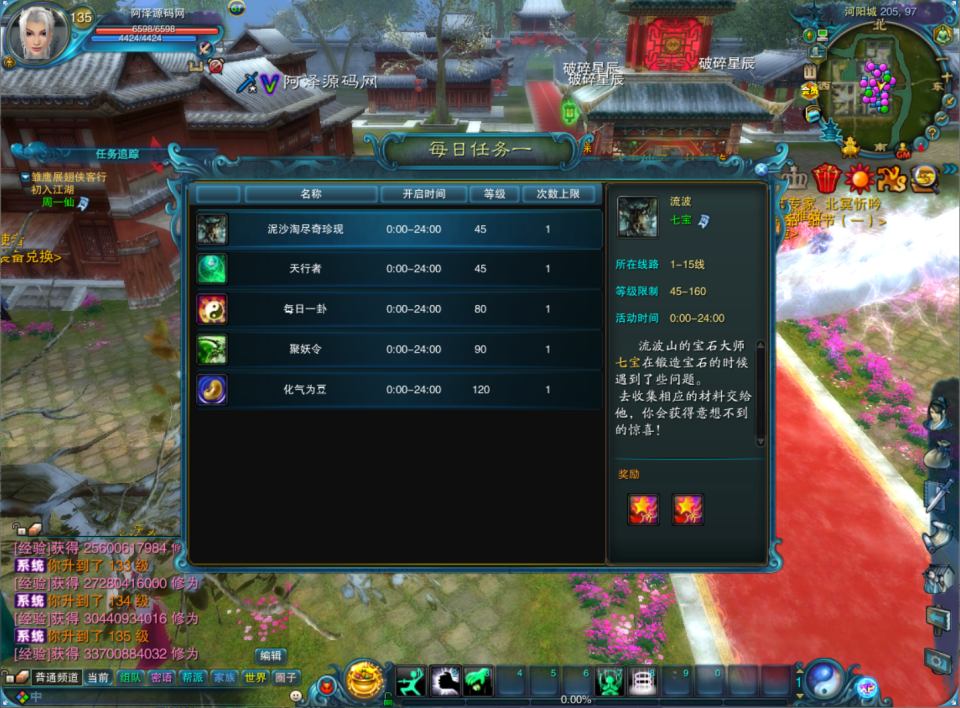Close the daily quest window
960x708 pixels.
(761, 170)
